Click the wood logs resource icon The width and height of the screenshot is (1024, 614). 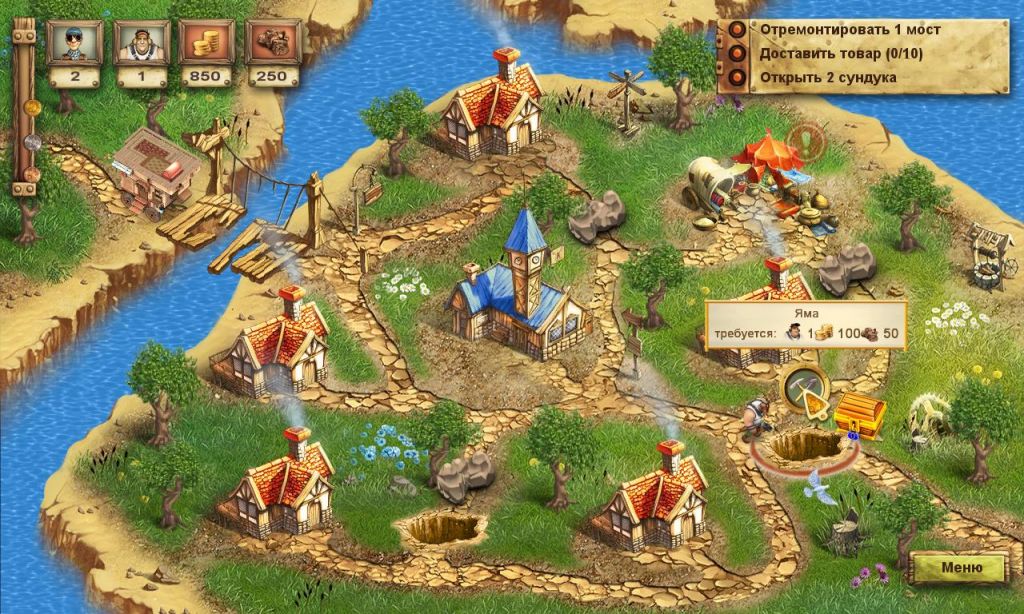(272, 42)
